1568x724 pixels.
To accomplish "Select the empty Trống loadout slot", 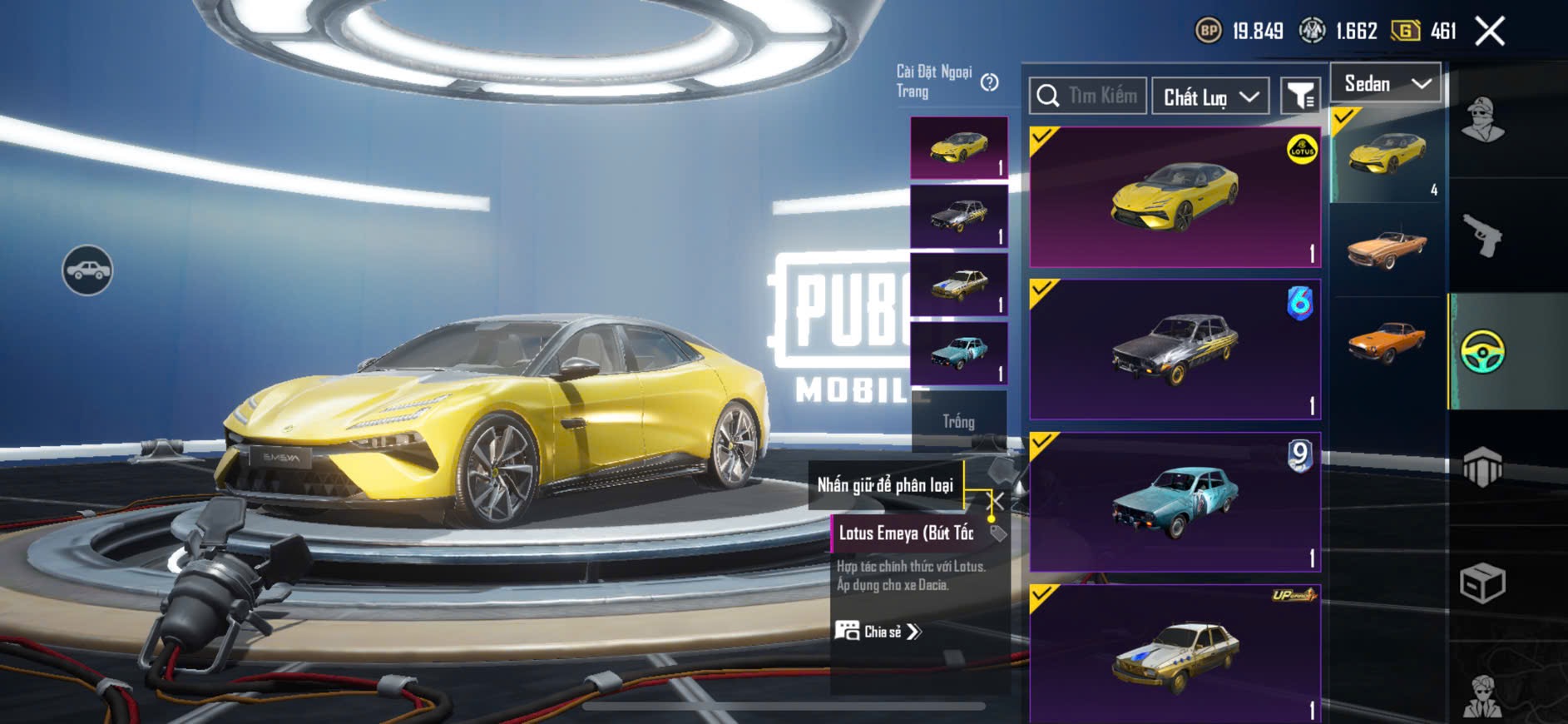I will pos(958,421).
